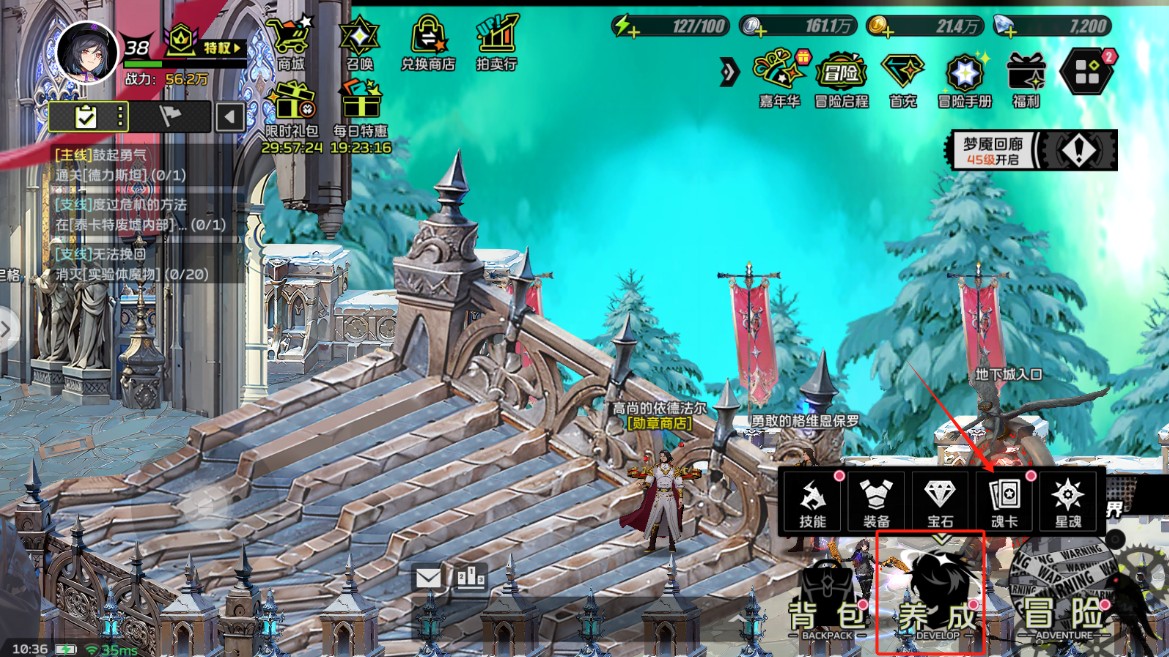This screenshot has height=657, width=1169.
Task: Open the 技能 skills menu
Action: [x=812, y=499]
